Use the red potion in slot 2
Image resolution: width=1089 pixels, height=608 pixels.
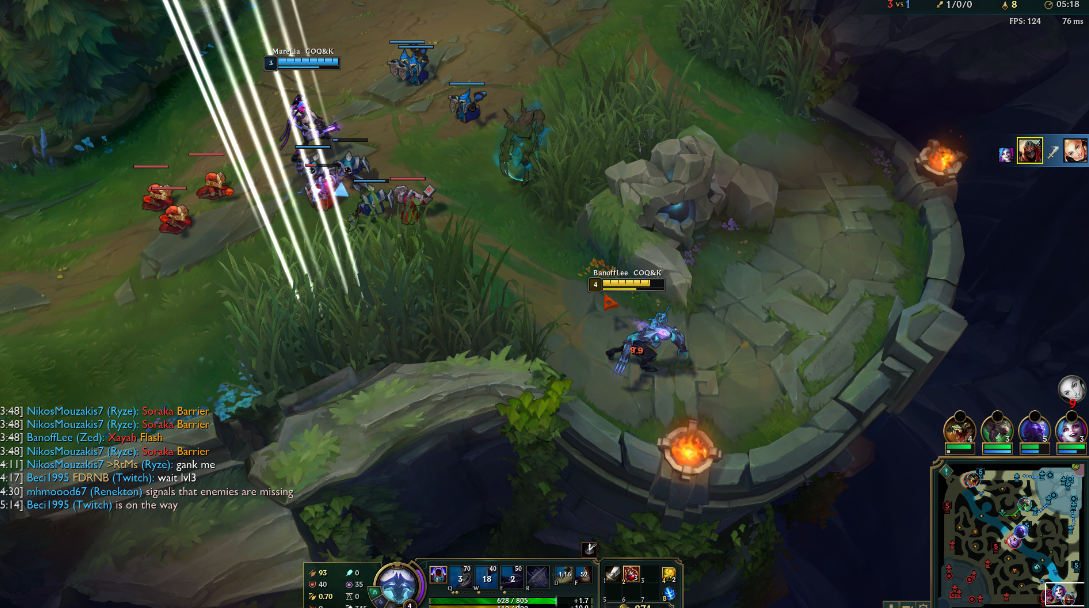[x=632, y=574]
